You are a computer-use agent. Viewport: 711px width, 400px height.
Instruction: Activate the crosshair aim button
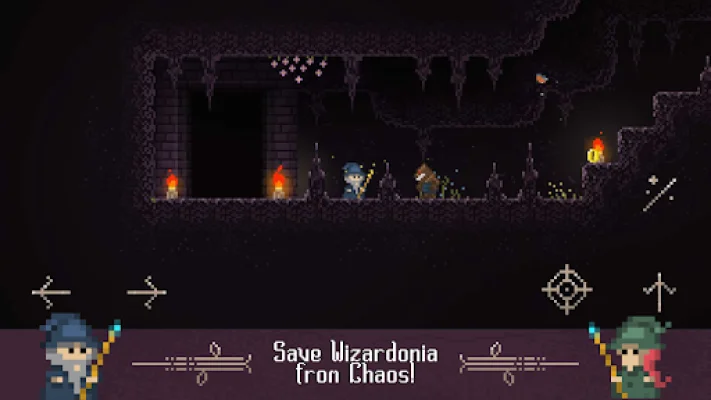[567, 289]
